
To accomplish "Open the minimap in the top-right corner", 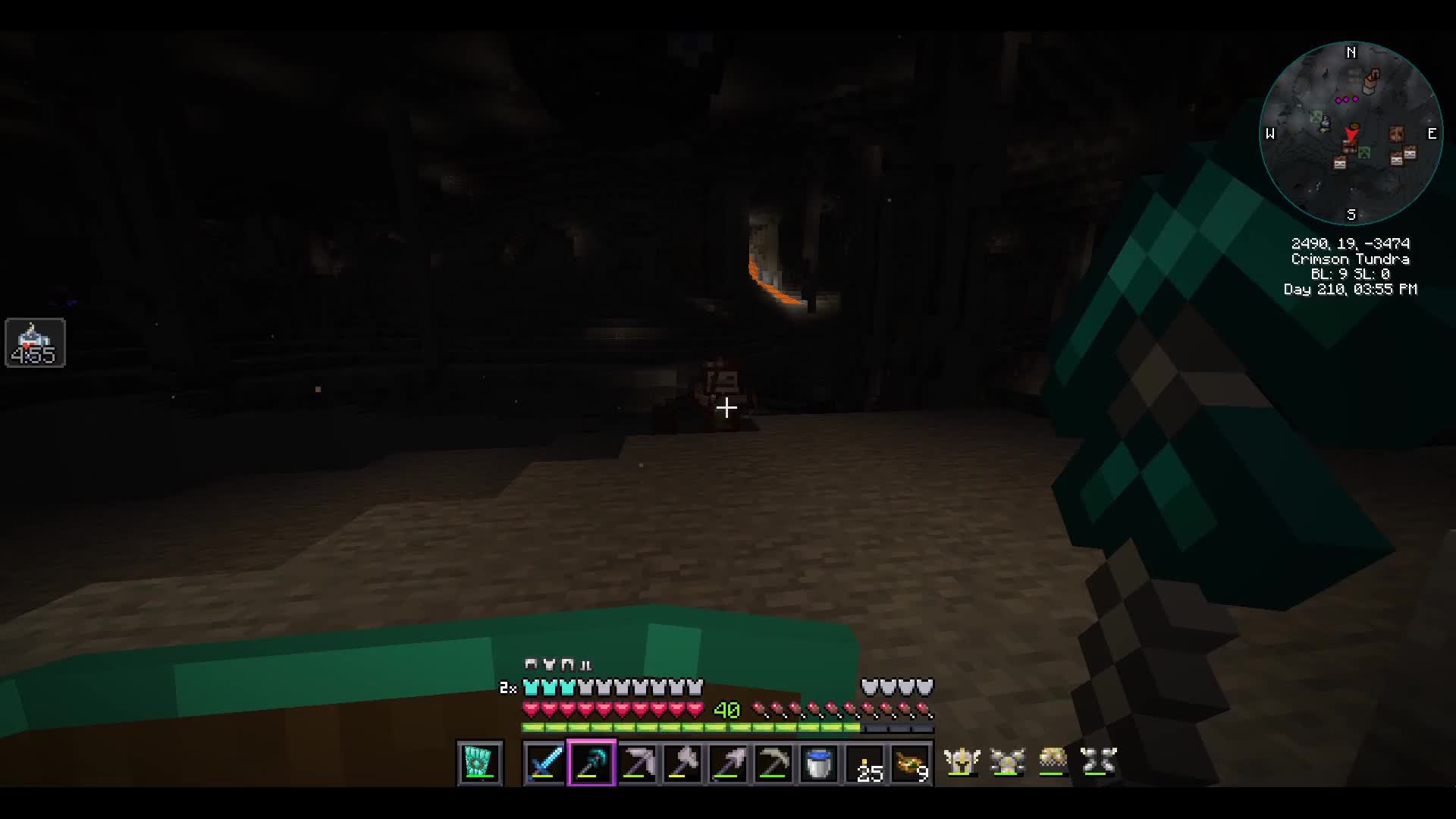I will click(1352, 134).
